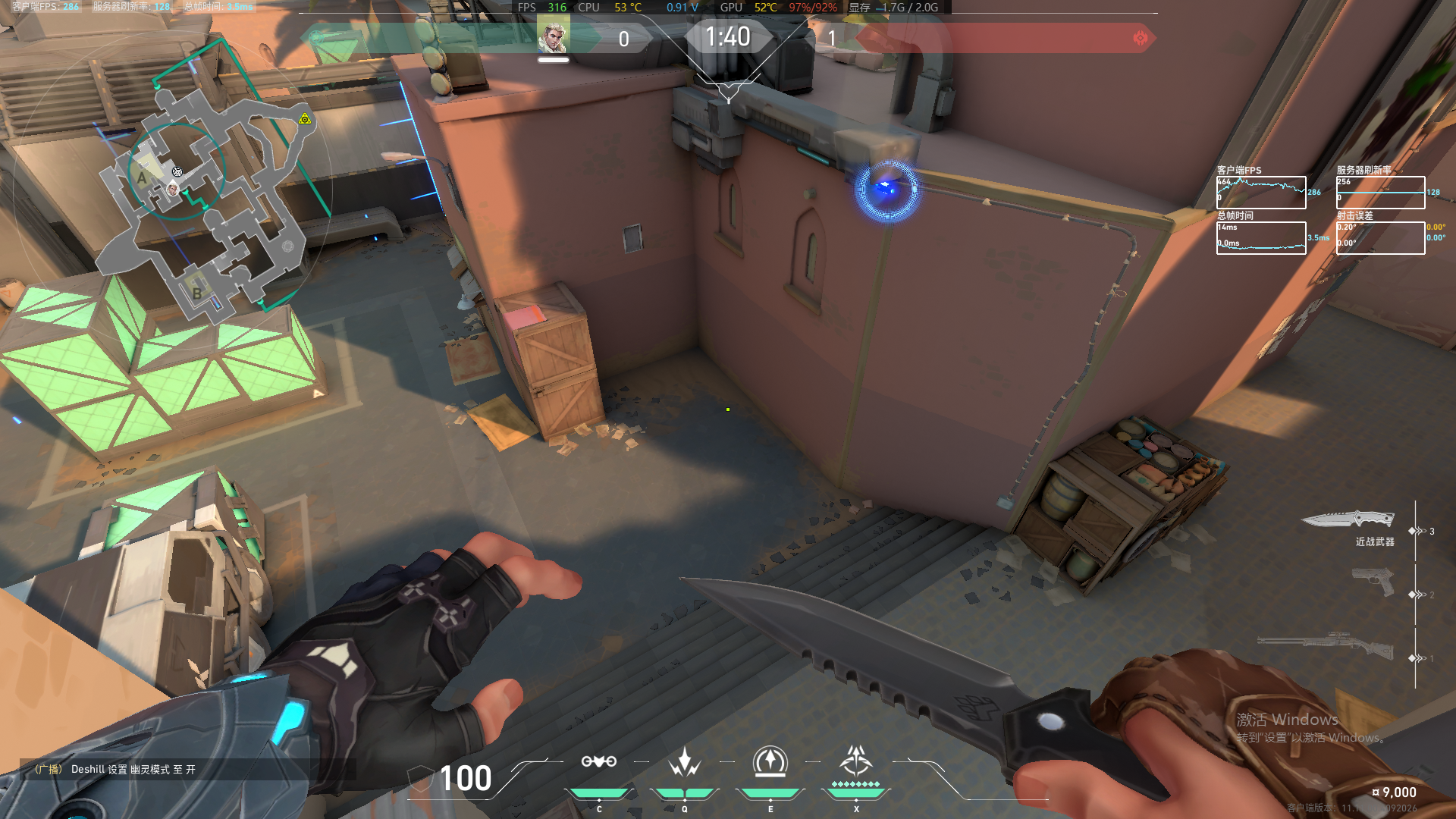Click the blond agent portrait in the top bar
This screenshot has width=1456, height=819.
tap(552, 37)
